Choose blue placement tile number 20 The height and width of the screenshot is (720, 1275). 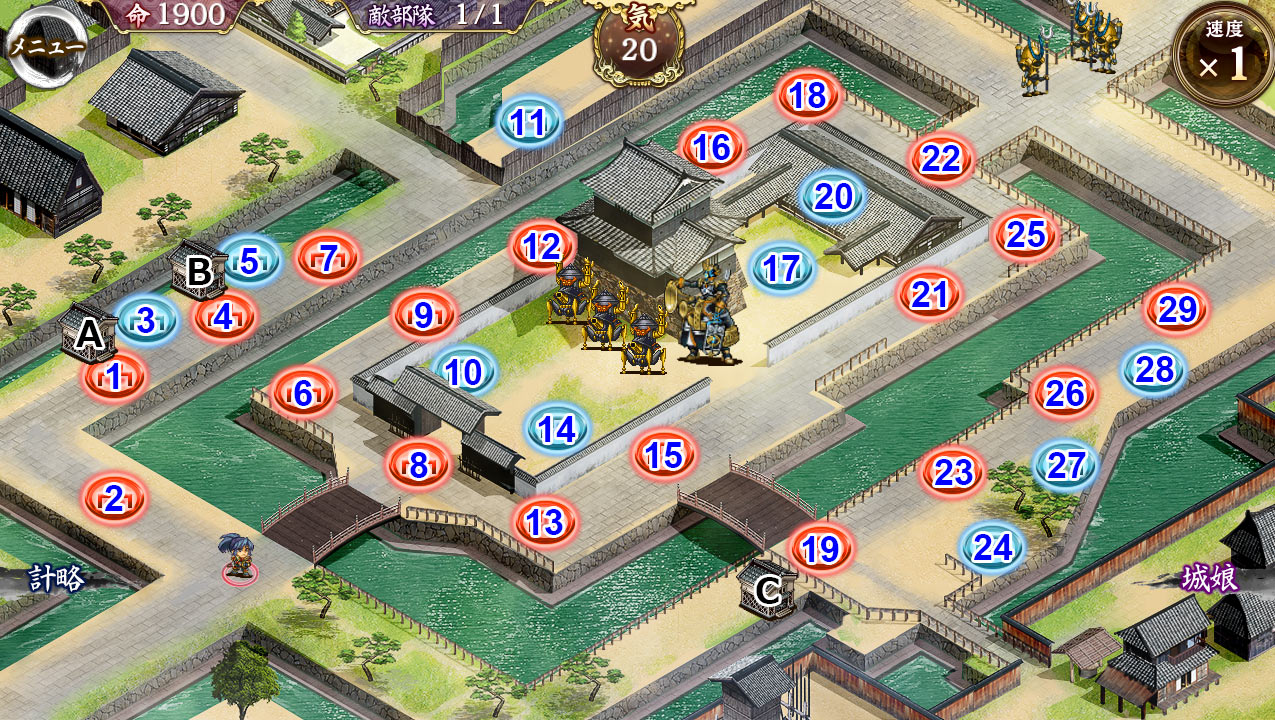point(833,197)
